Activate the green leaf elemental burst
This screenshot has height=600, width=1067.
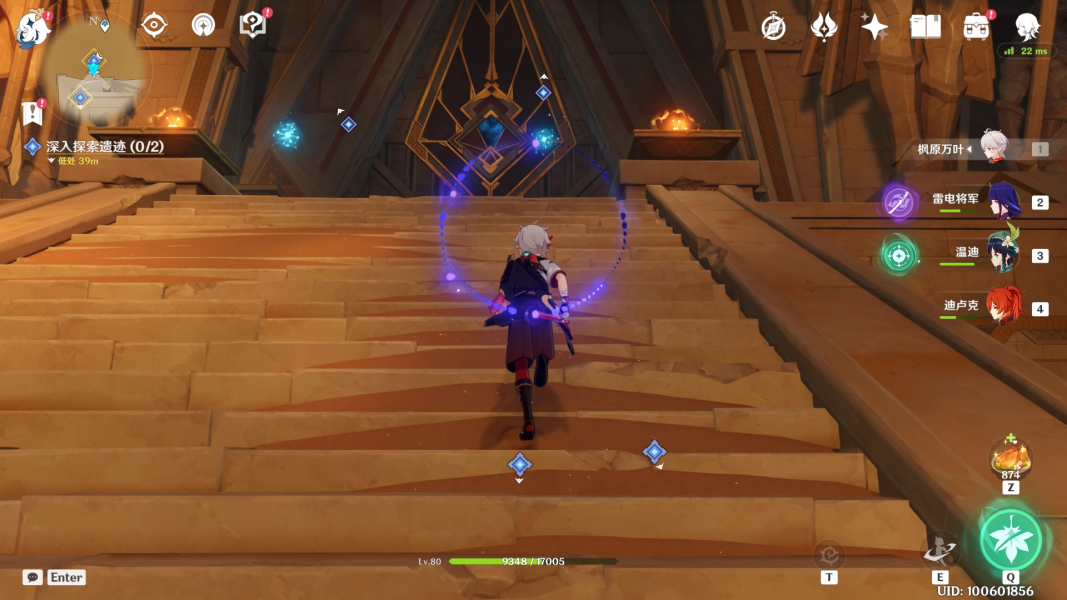pyautogui.click(x=1011, y=539)
